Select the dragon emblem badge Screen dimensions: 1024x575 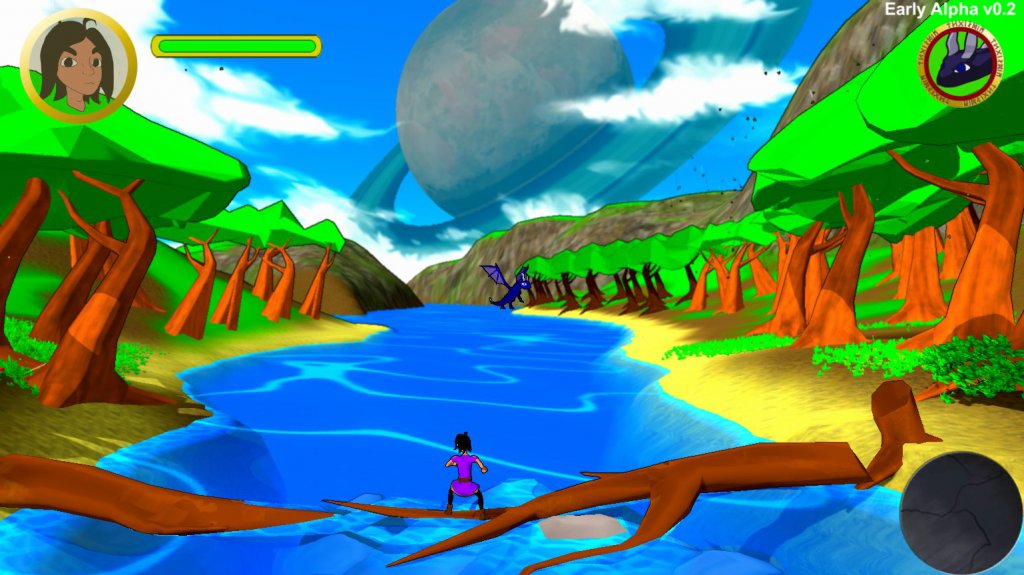click(962, 64)
